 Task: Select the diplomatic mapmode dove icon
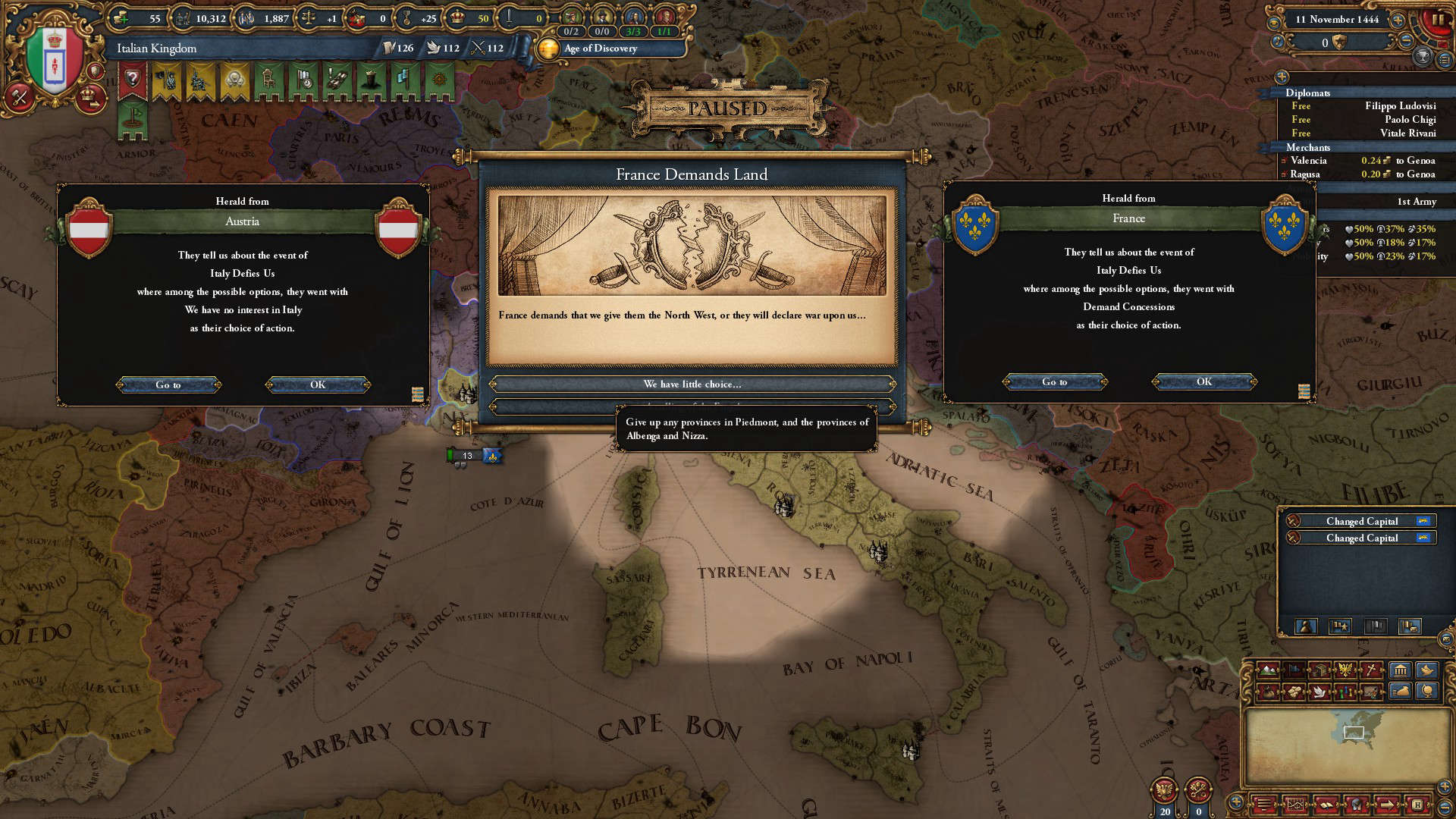(1319, 692)
